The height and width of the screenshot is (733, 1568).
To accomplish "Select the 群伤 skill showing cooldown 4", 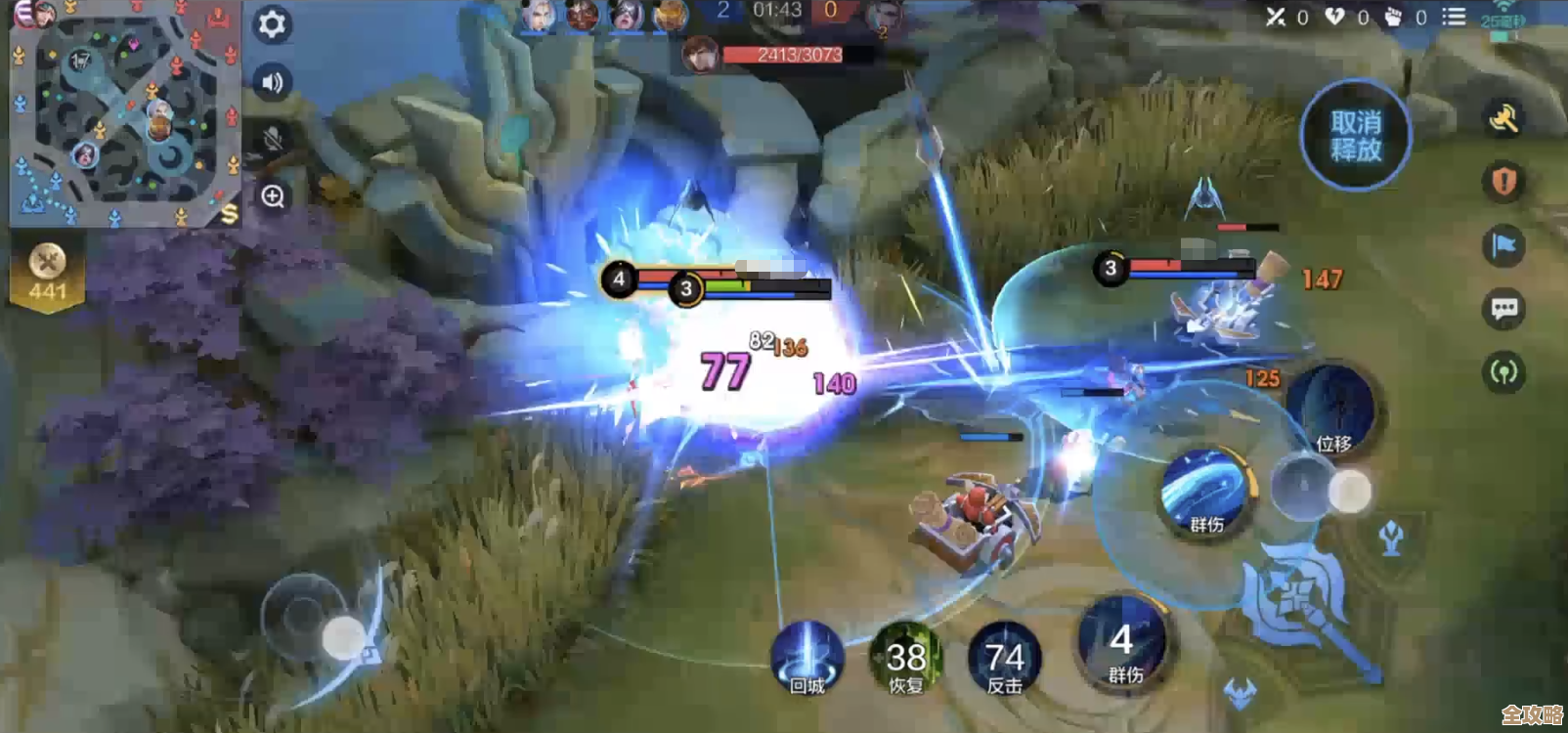I will point(1123,645).
